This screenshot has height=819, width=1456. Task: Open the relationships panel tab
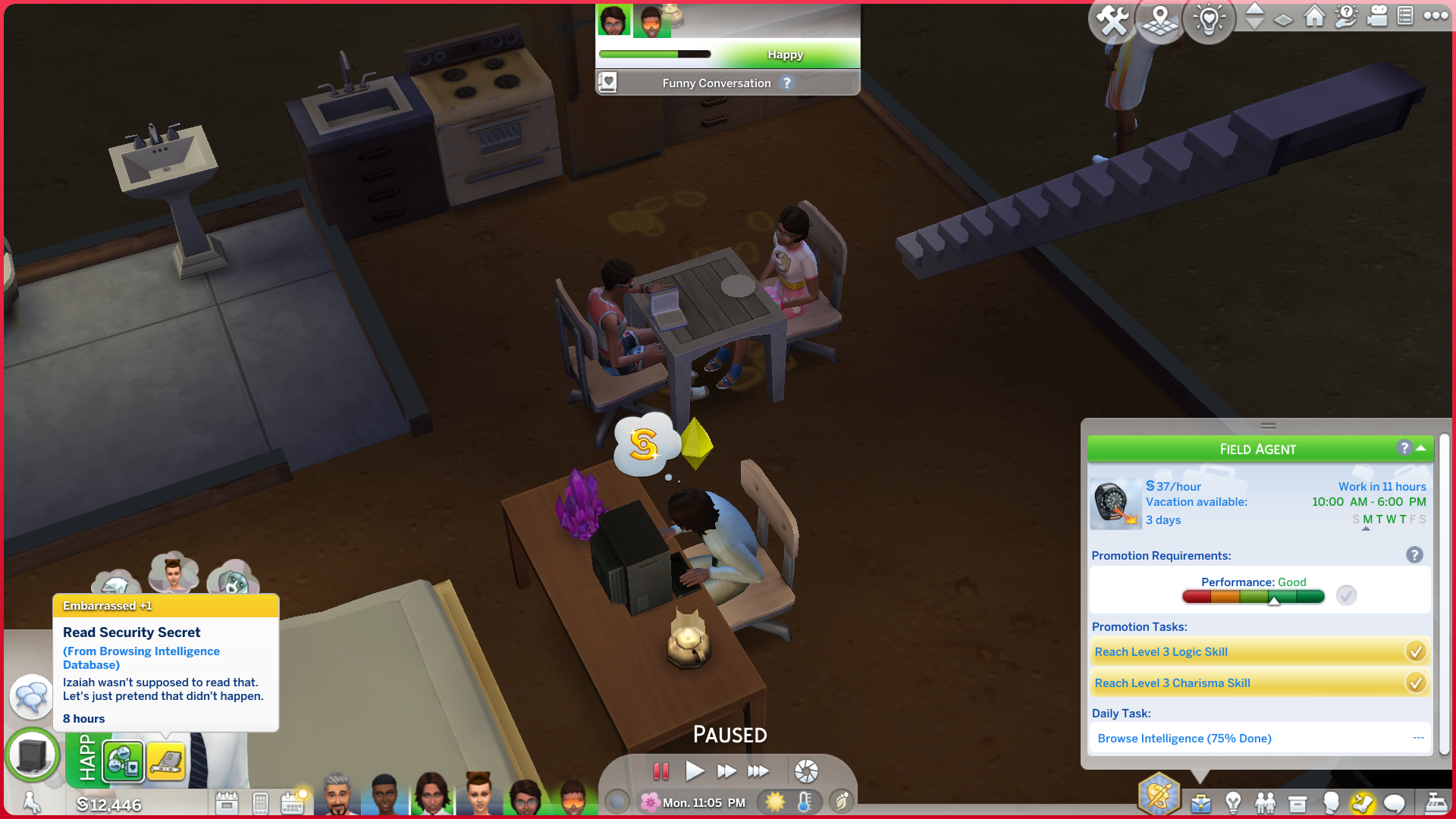(x=1265, y=802)
